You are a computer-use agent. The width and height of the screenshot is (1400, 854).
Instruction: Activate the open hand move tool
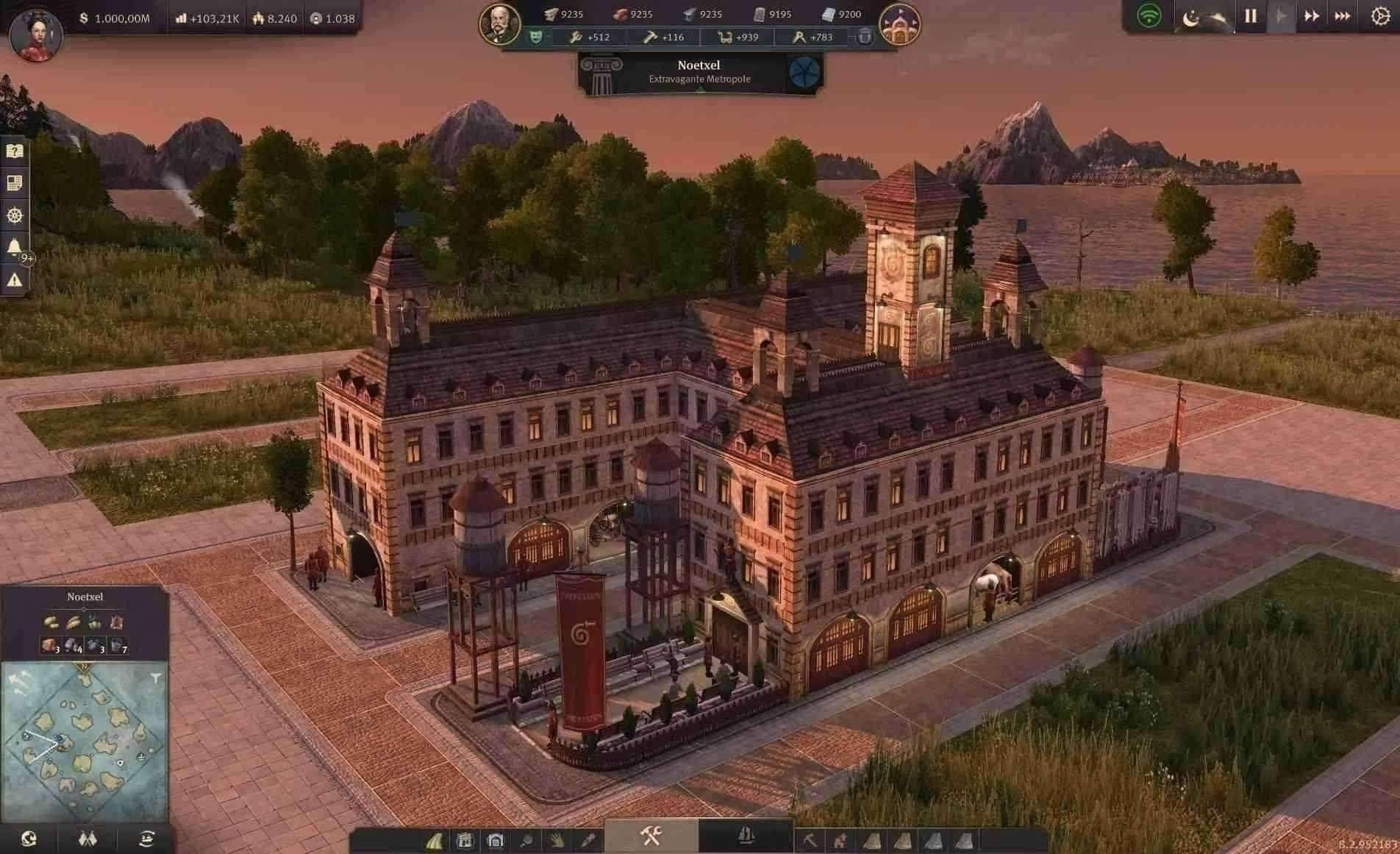[557, 840]
